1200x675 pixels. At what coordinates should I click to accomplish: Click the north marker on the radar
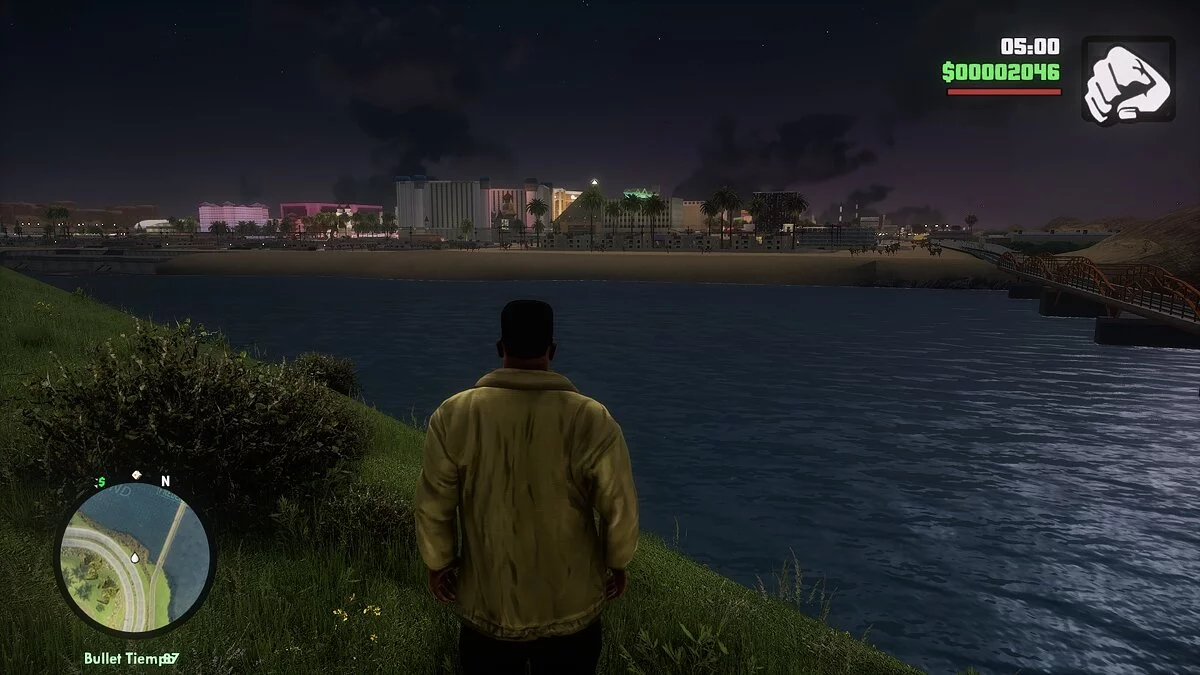pos(165,481)
